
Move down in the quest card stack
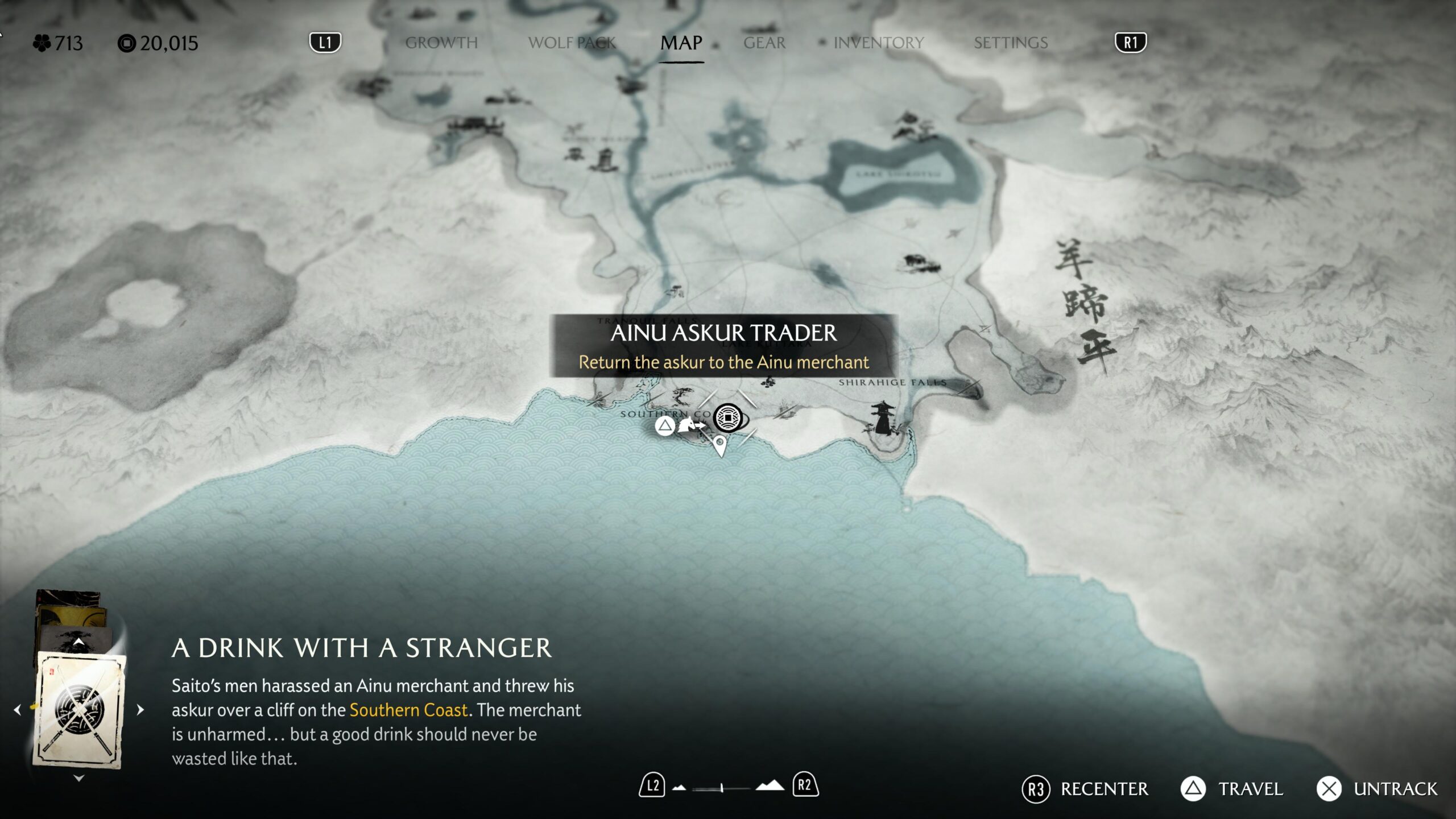tap(79, 778)
